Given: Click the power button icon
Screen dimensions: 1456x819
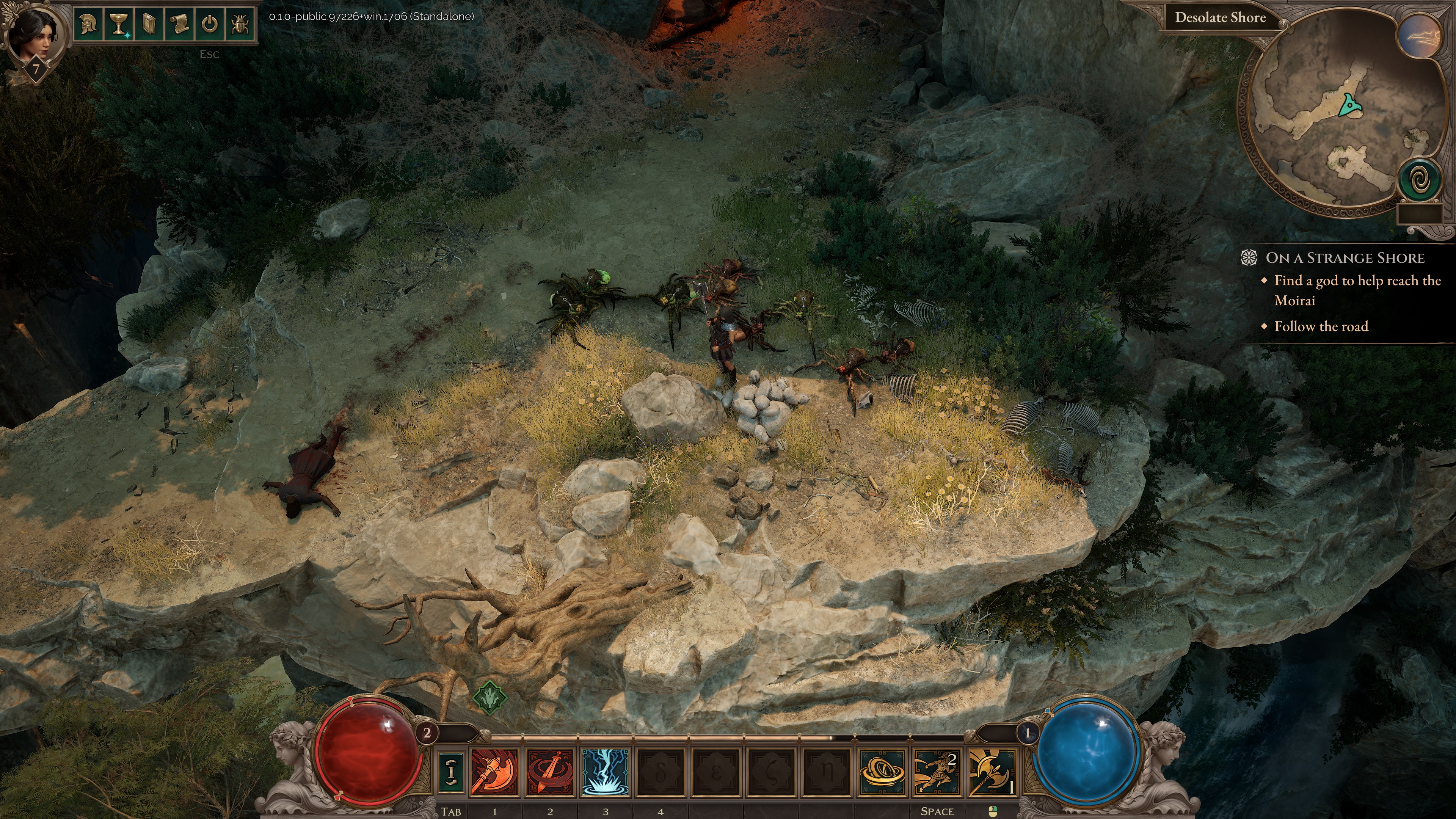Looking at the screenshot, I should [x=209, y=24].
